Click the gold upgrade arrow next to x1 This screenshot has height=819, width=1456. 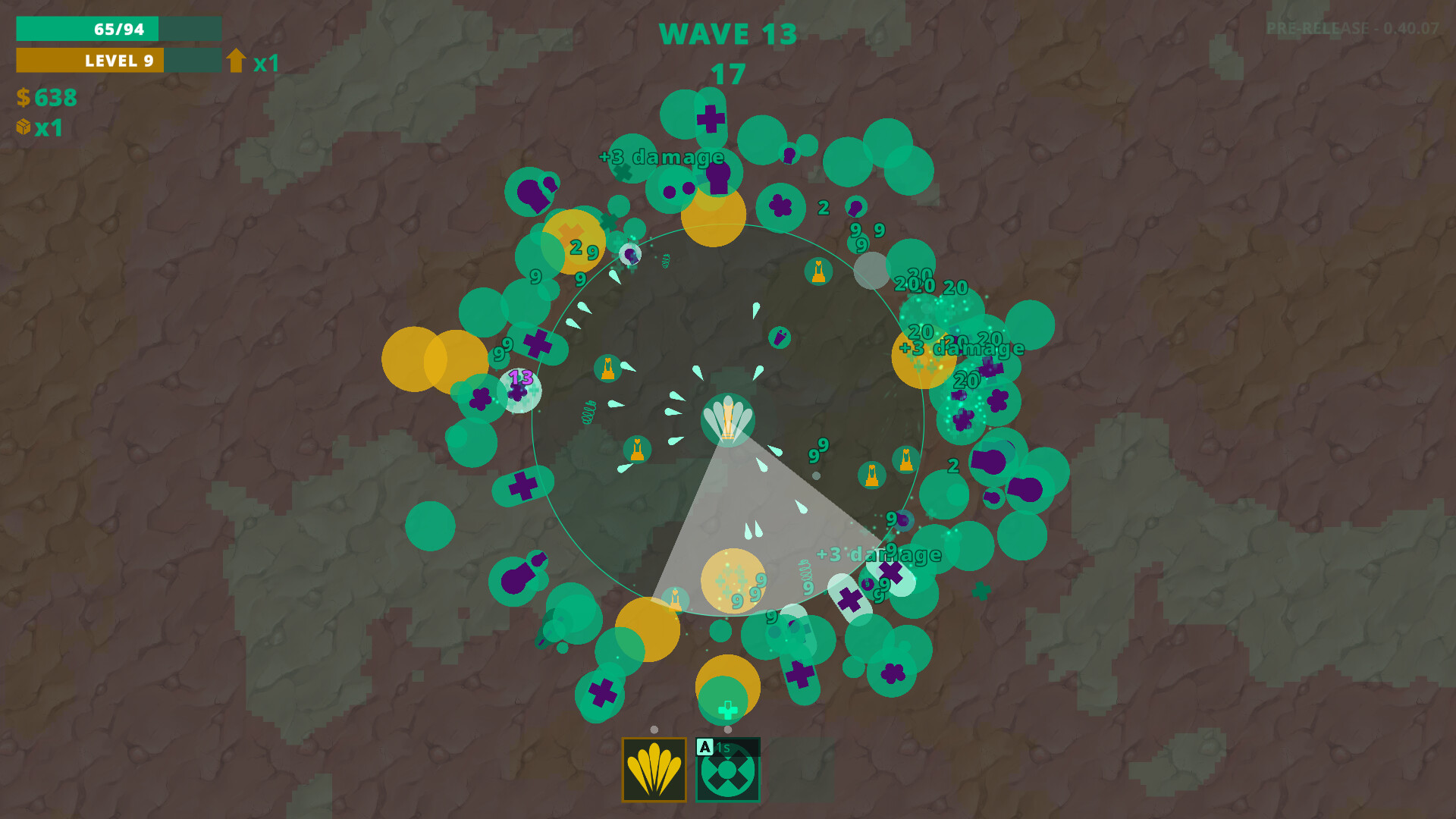tap(237, 61)
